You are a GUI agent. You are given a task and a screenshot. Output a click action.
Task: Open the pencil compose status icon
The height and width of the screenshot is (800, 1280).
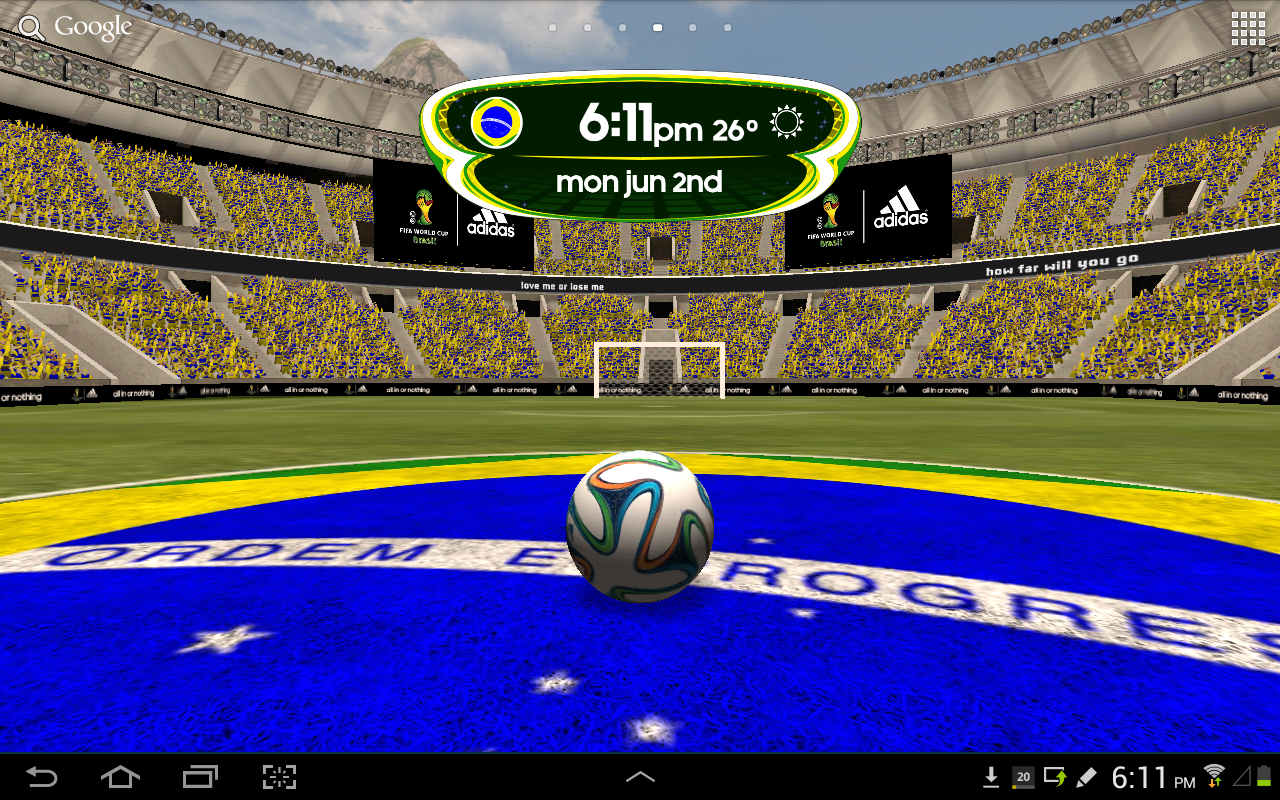(1086, 777)
